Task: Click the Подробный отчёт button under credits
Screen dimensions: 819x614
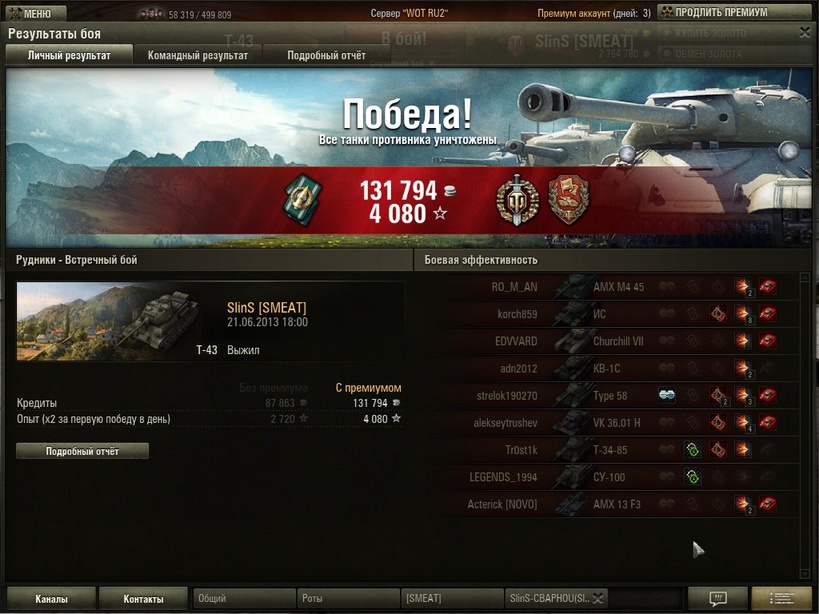Action: pyautogui.click(x=82, y=452)
